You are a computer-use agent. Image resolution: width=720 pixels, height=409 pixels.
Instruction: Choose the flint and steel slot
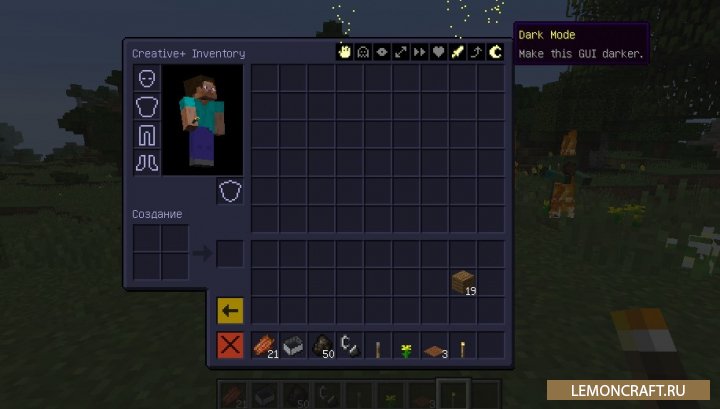[350, 346]
